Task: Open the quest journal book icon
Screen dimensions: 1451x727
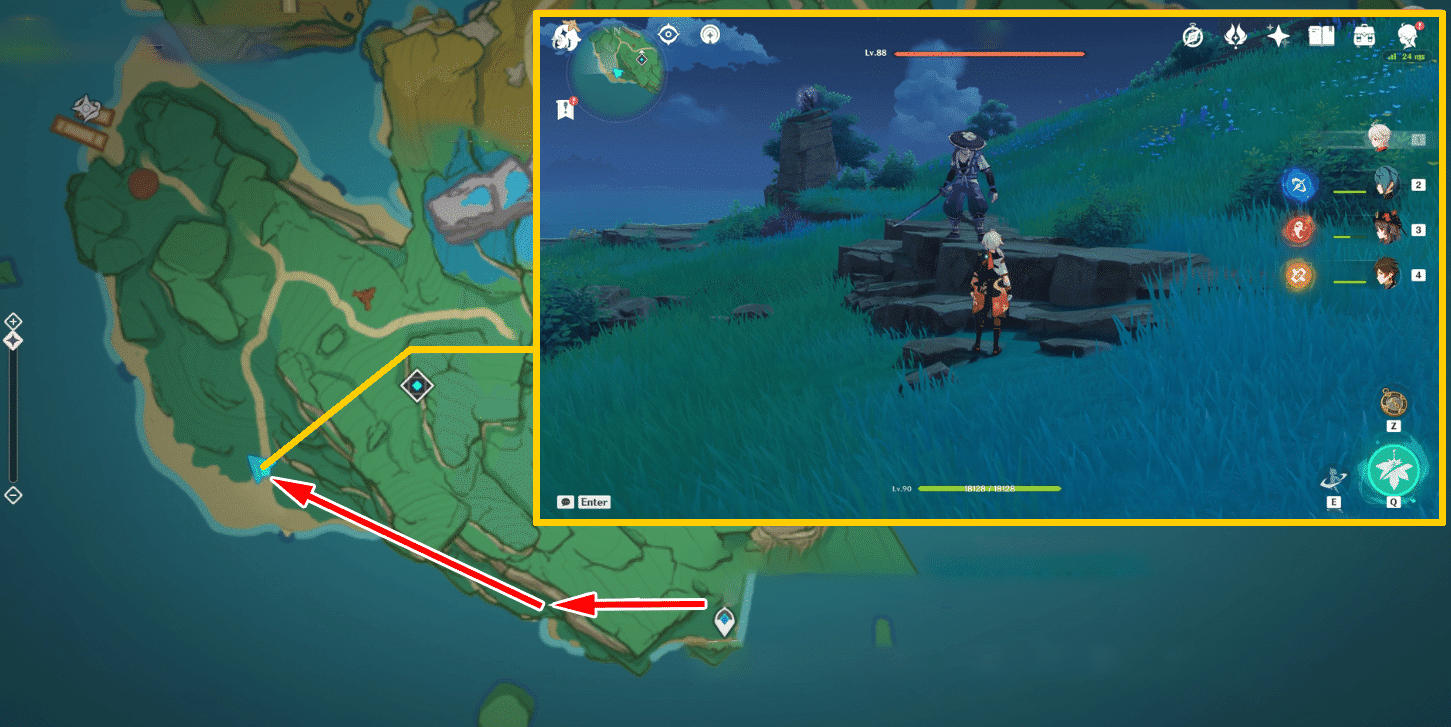Action: tap(1321, 35)
